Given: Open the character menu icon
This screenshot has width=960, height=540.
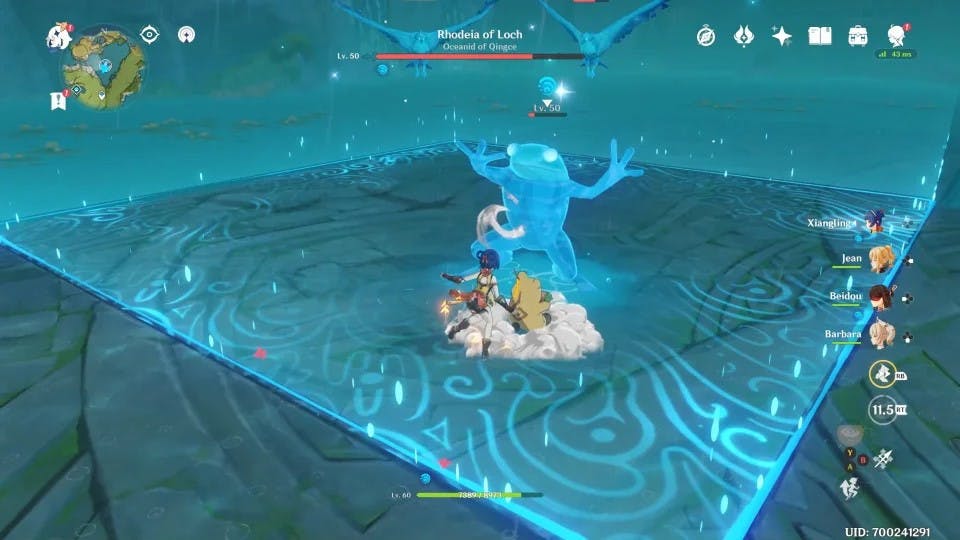Looking at the screenshot, I should click(895, 35).
